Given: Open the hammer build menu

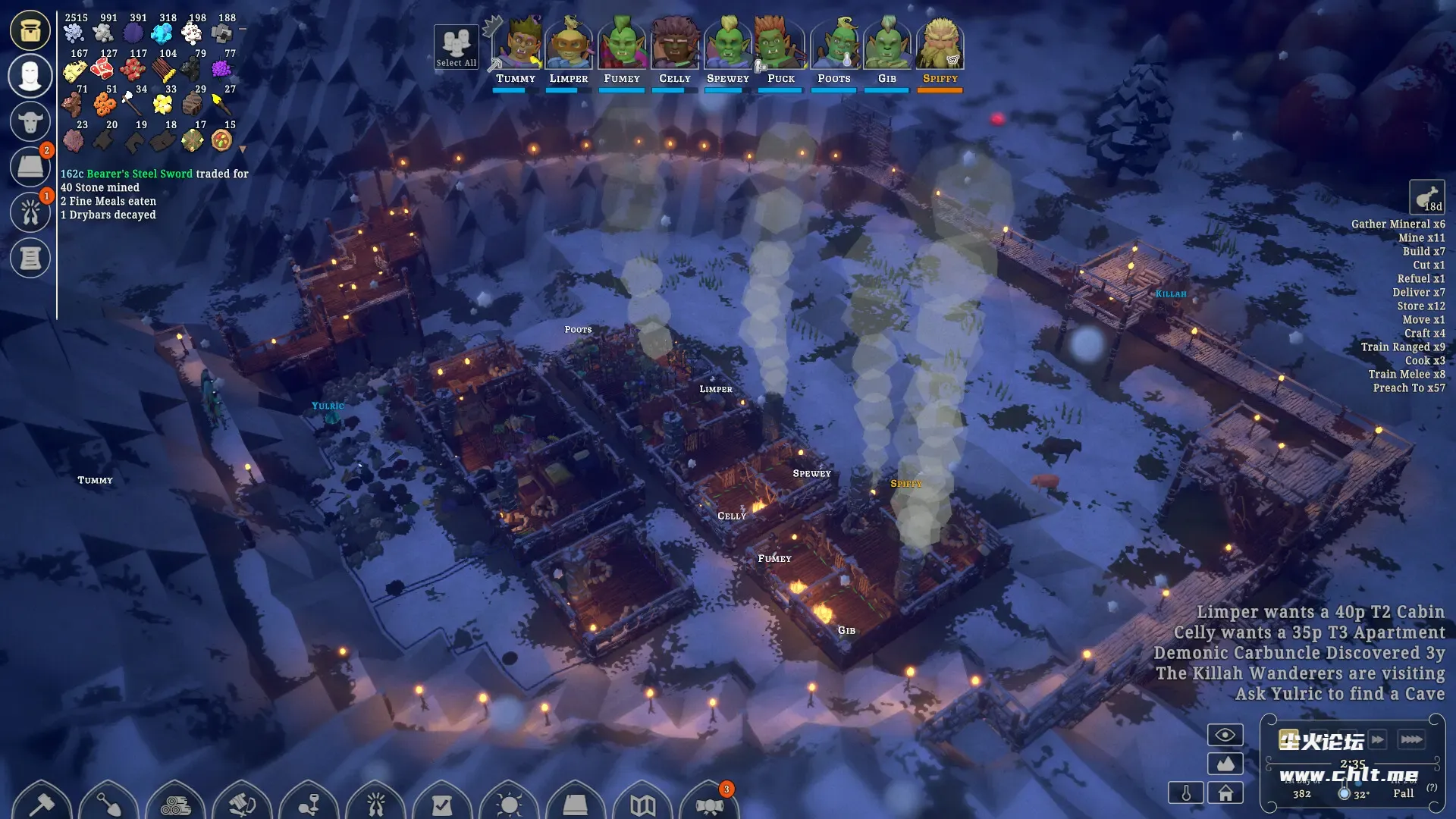Looking at the screenshot, I should tap(42, 802).
